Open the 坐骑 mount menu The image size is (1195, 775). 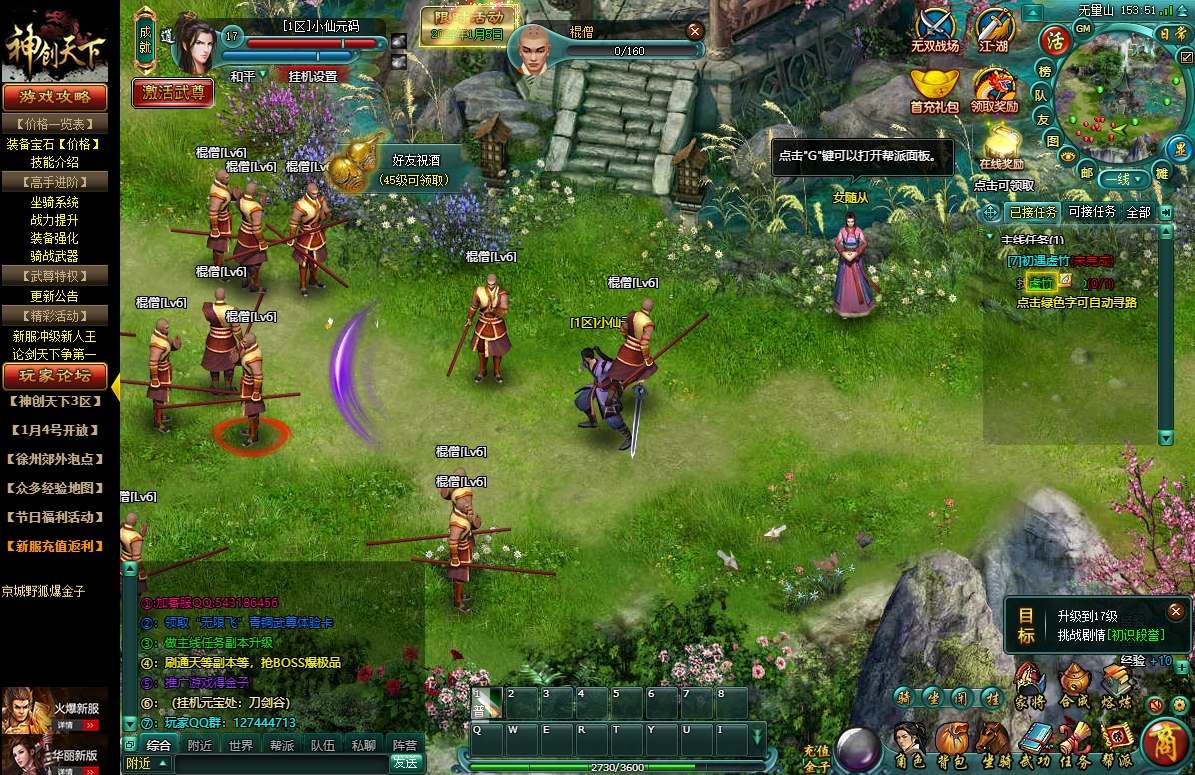[993, 743]
